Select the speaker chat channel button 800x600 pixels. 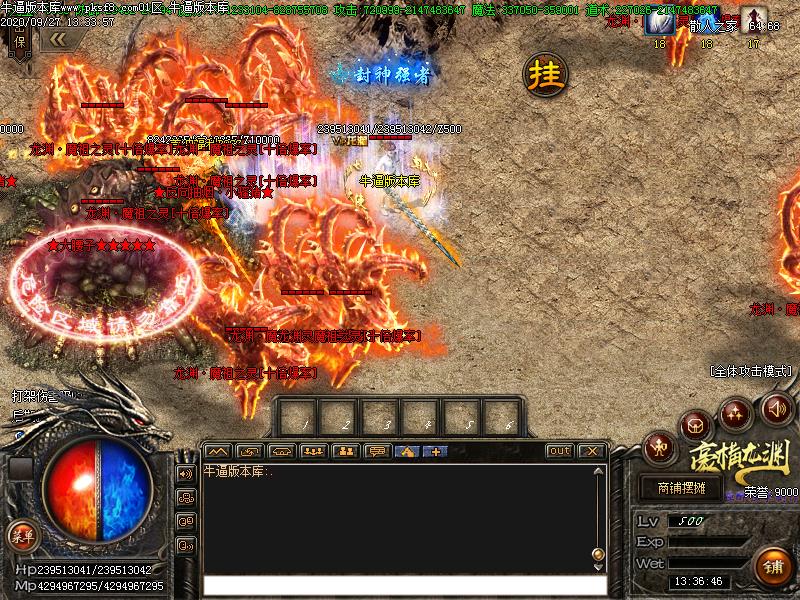185,473
